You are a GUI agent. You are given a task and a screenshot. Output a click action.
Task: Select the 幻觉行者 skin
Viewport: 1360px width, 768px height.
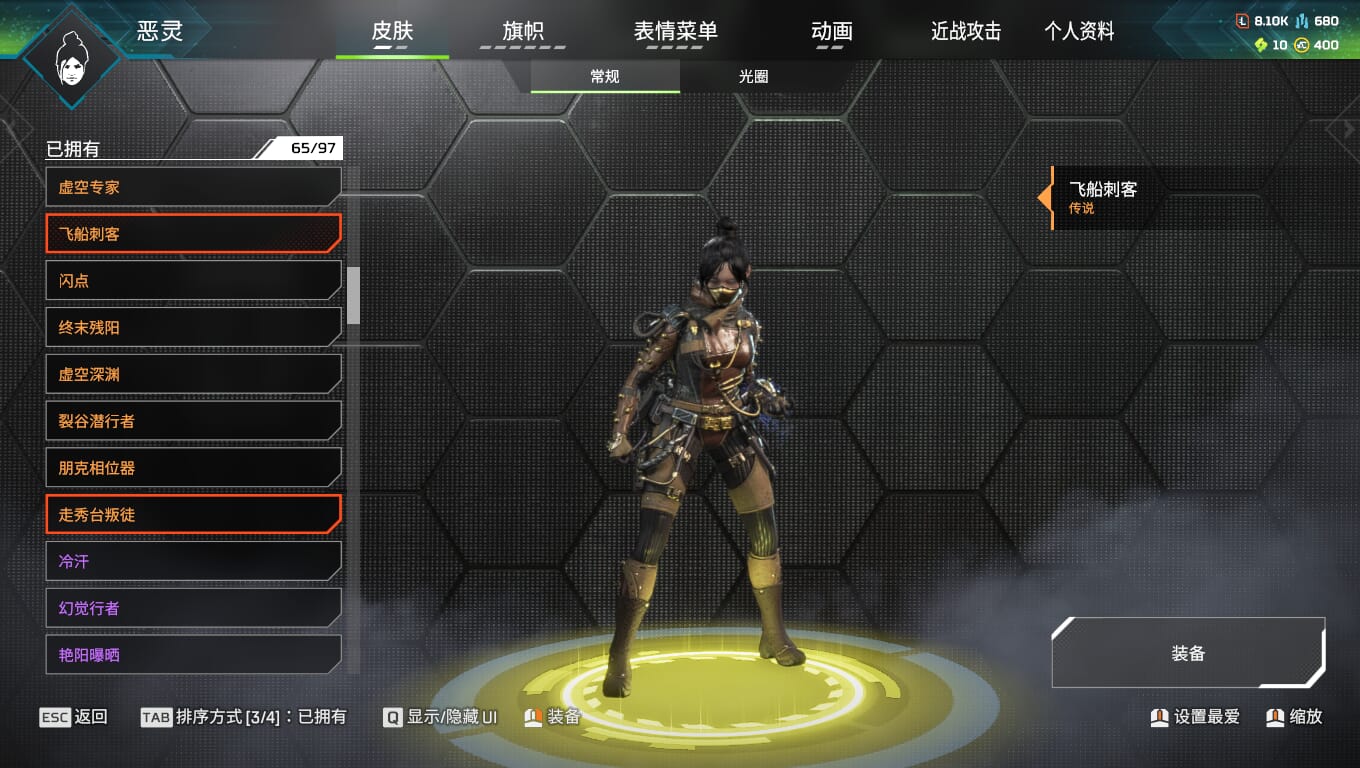(x=193, y=608)
